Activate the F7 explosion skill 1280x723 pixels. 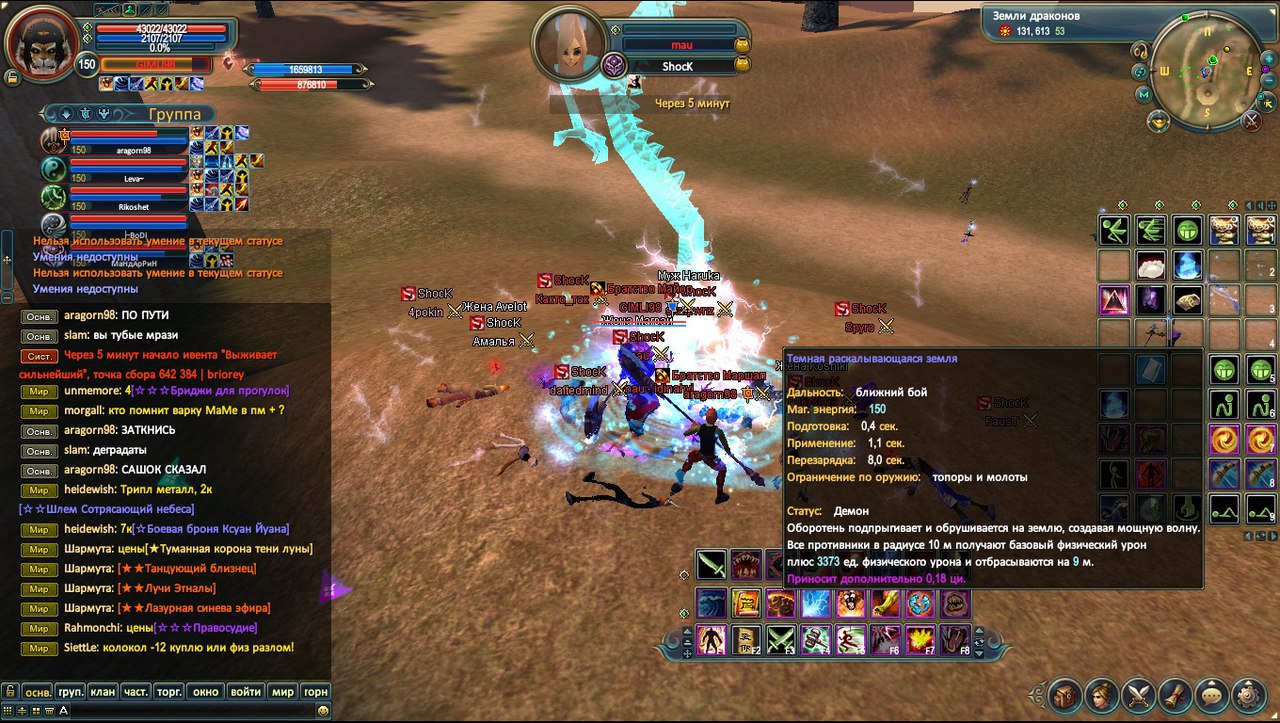point(919,638)
